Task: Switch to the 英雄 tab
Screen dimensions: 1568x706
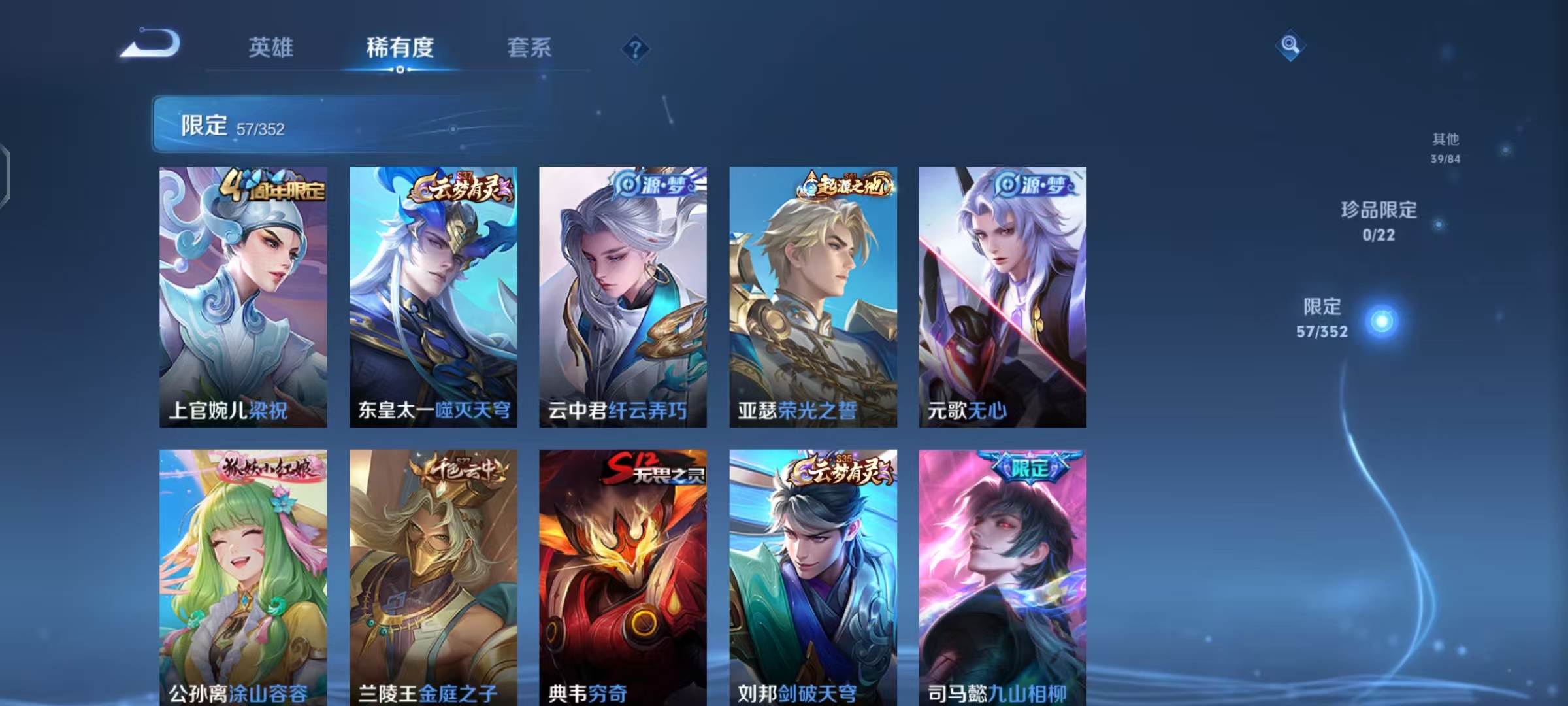Action: pyautogui.click(x=272, y=46)
